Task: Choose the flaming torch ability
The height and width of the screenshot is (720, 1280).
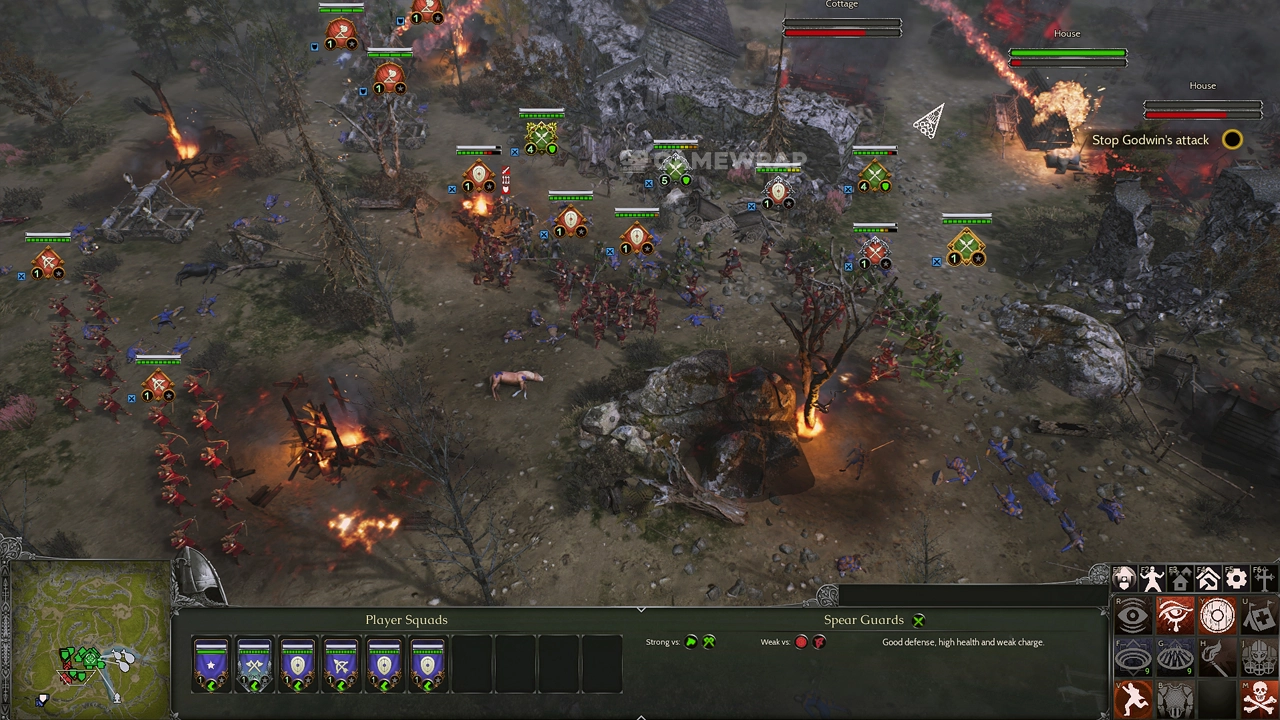Action: [x=1217, y=657]
